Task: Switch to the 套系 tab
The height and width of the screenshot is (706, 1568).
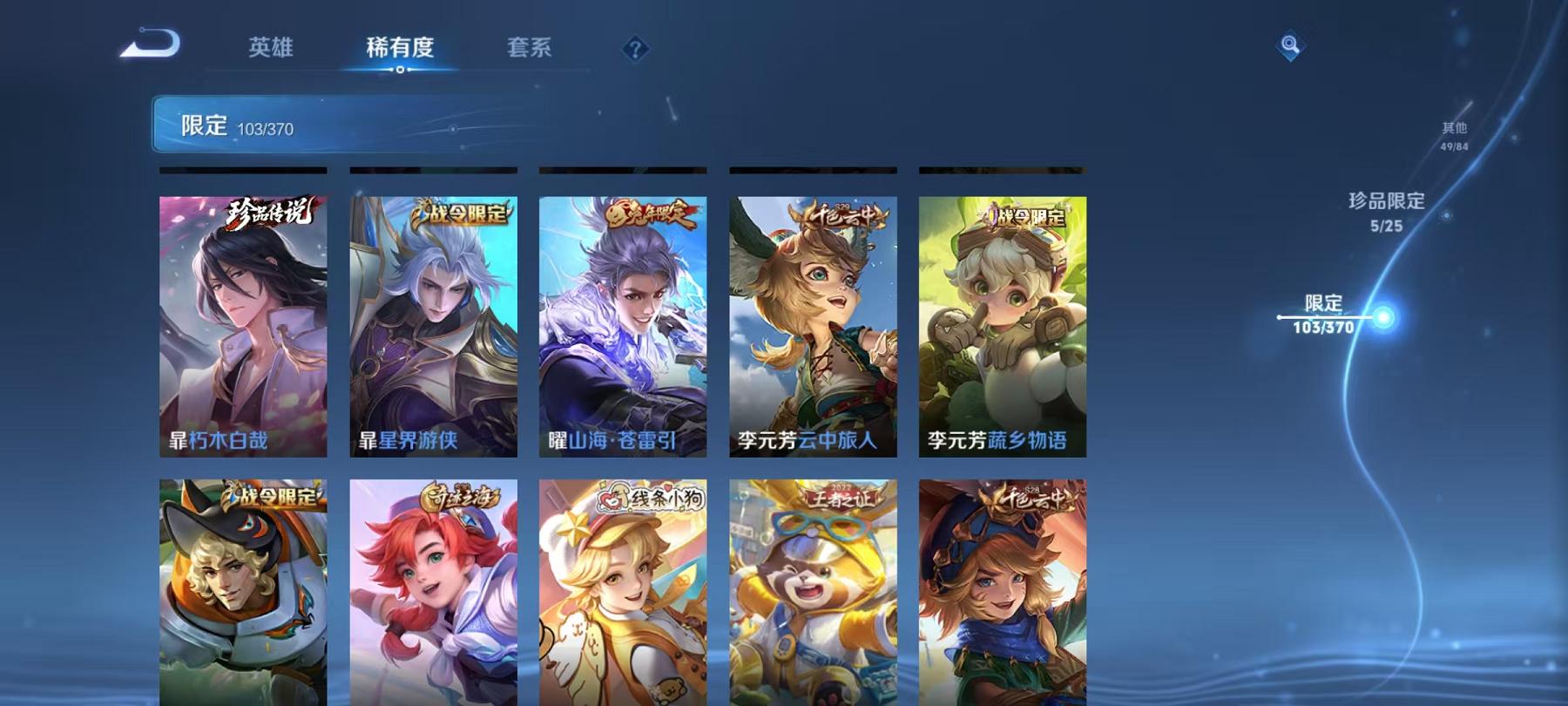Action: click(531, 50)
